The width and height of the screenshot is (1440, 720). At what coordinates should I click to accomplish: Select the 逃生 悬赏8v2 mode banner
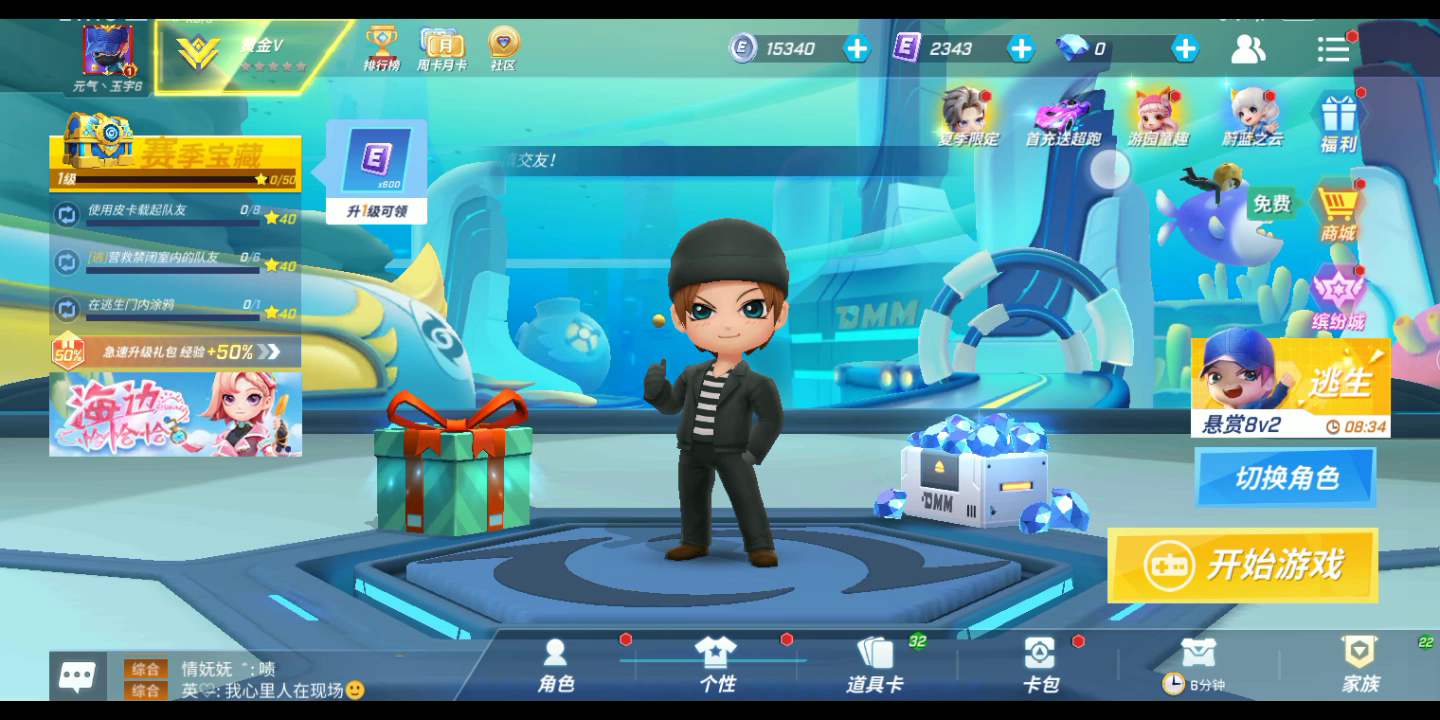[x=1290, y=387]
